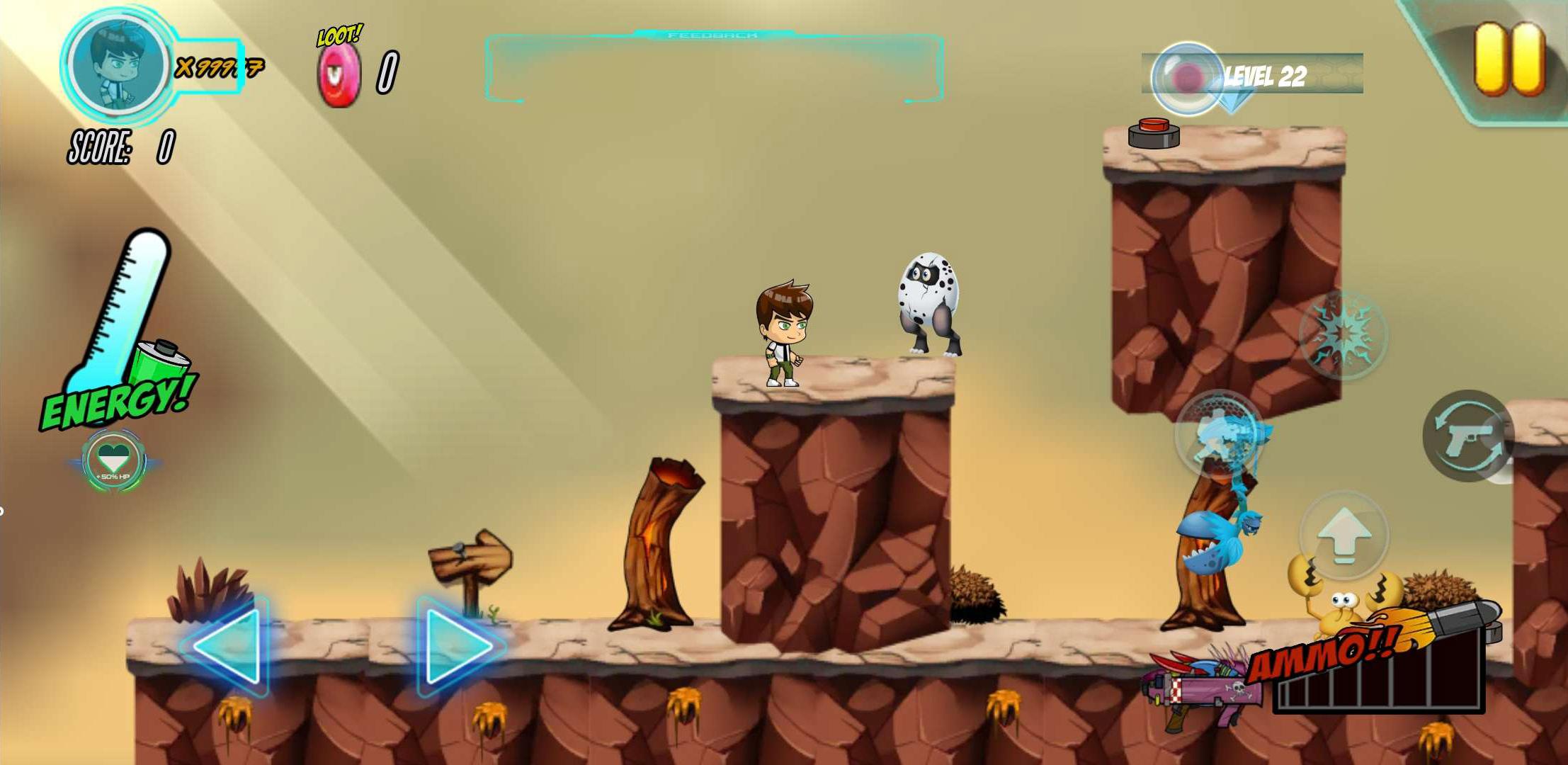Switch weapon with the pistol swap button
This screenshot has height=765, width=1568.
pyautogui.click(x=1467, y=436)
